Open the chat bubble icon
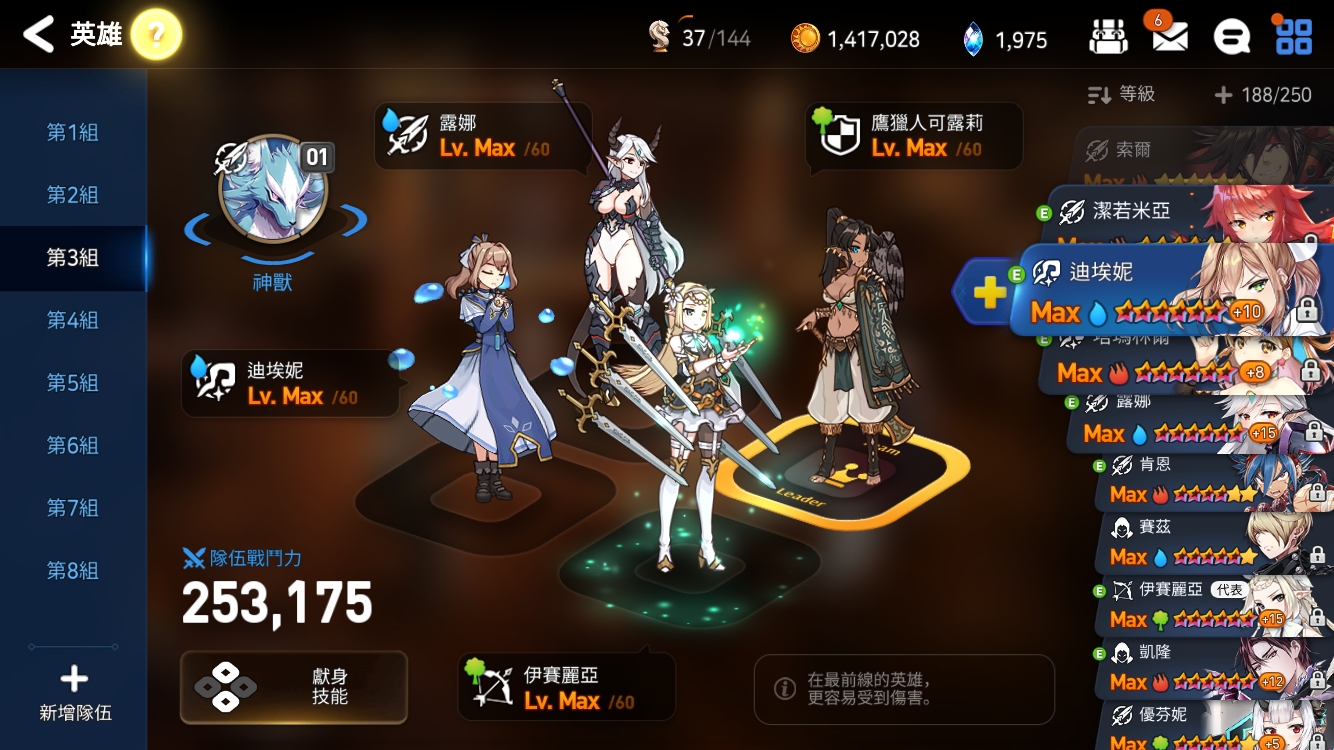 pyautogui.click(x=1232, y=35)
